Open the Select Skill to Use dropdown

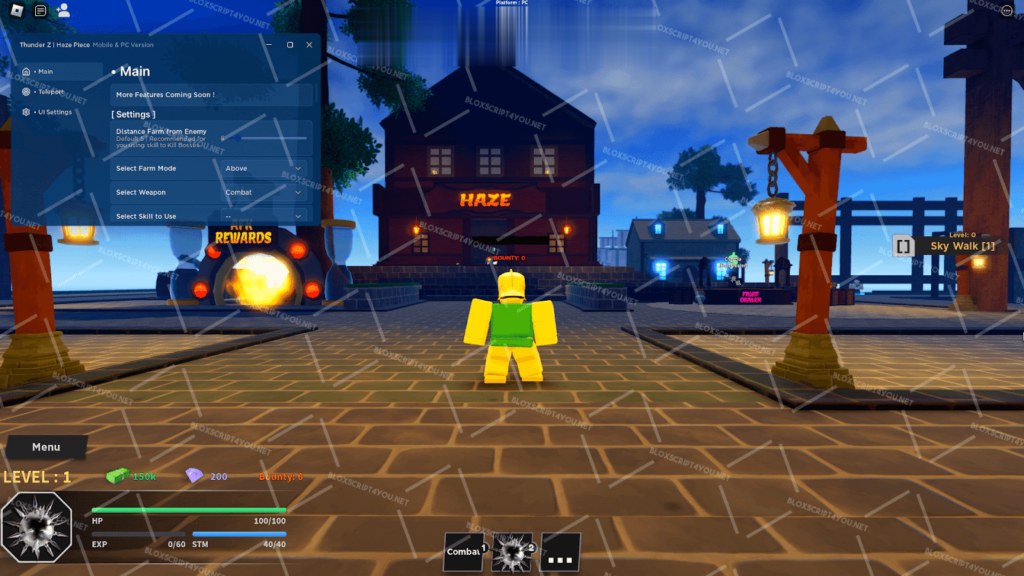[264, 216]
